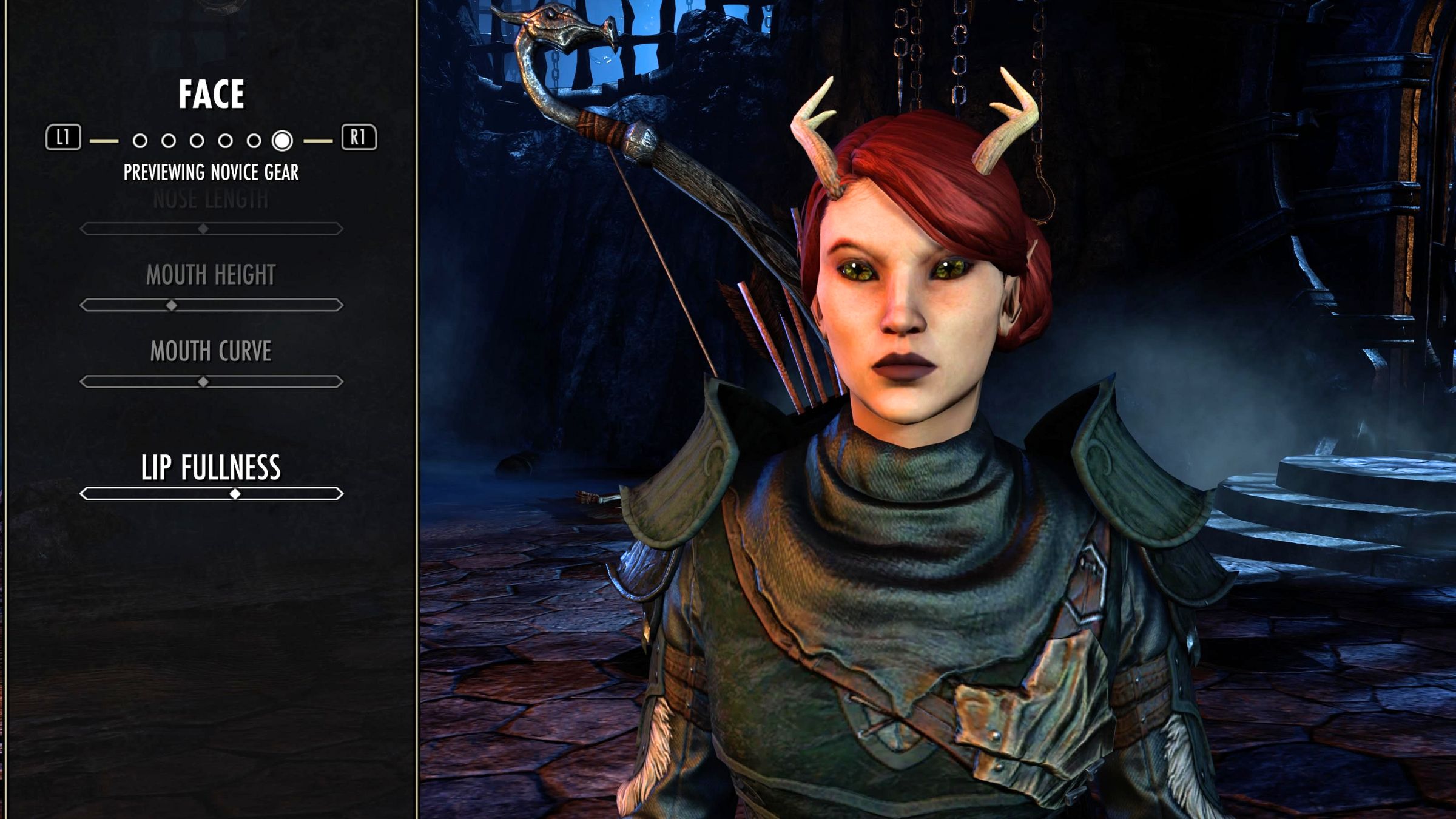The image size is (1456, 819).
Task: Select the first Face category dot
Action: [x=140, y=141]
